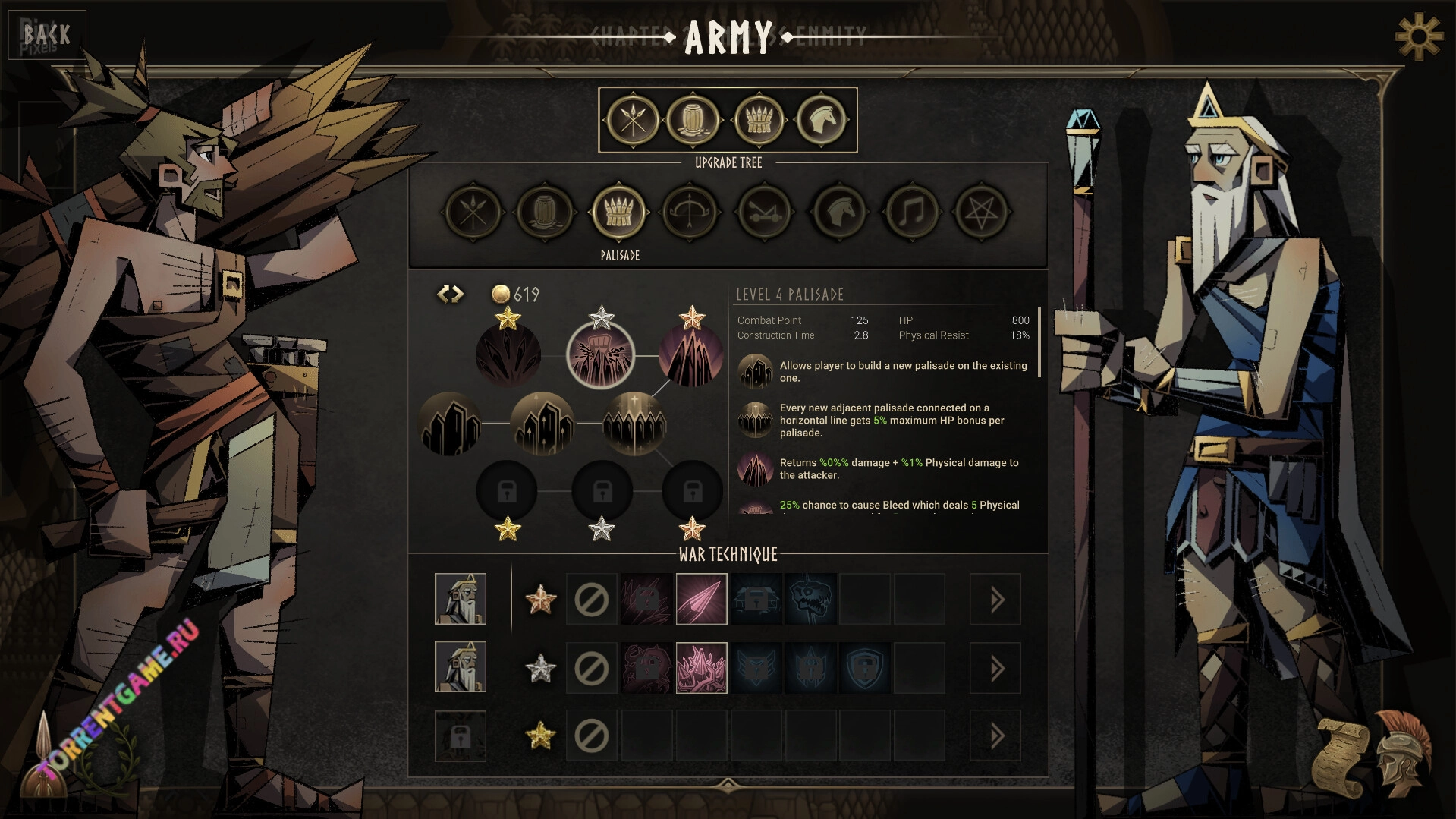Advance the bronze star technique row arrow

coord(995,600)
